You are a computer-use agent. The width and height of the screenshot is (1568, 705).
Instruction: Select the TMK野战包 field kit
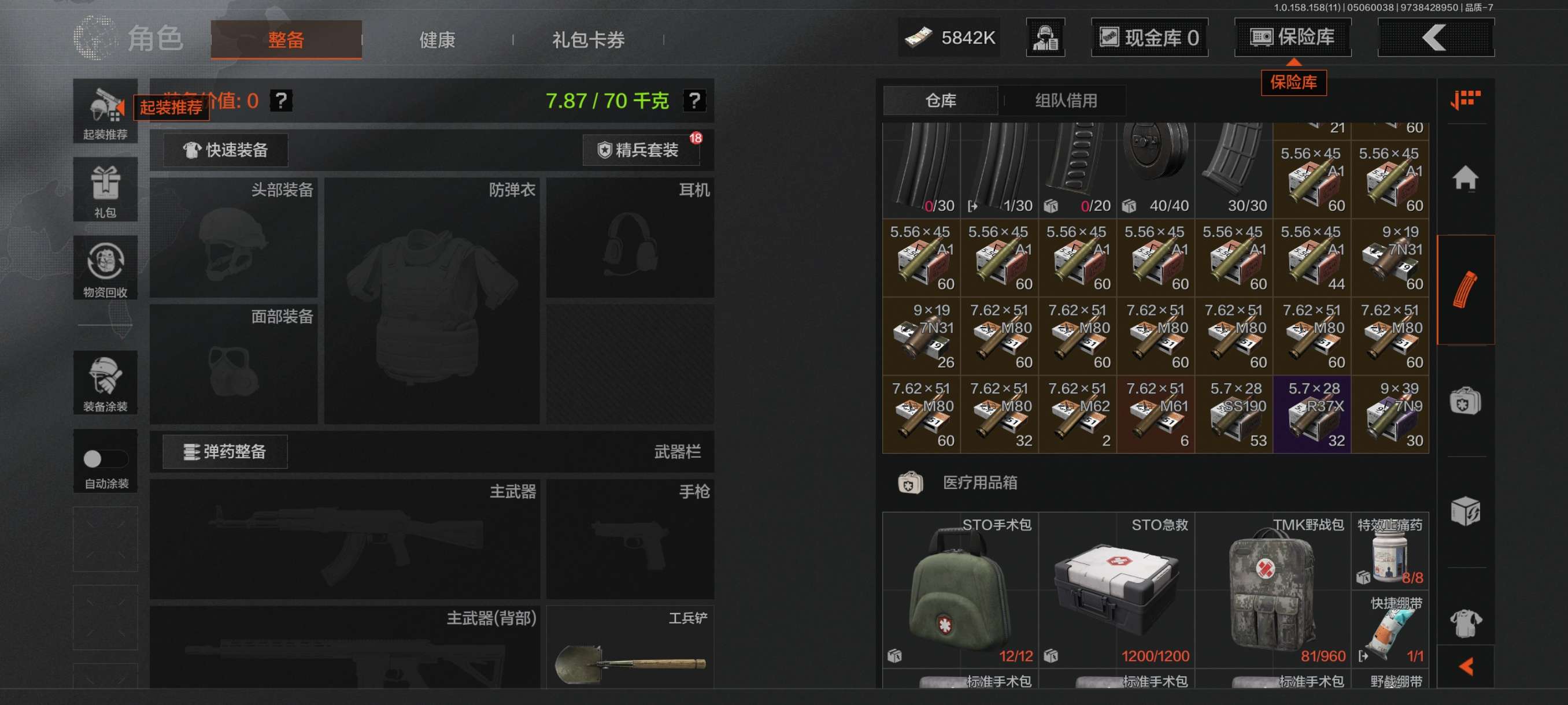(x=1273, y=589)
